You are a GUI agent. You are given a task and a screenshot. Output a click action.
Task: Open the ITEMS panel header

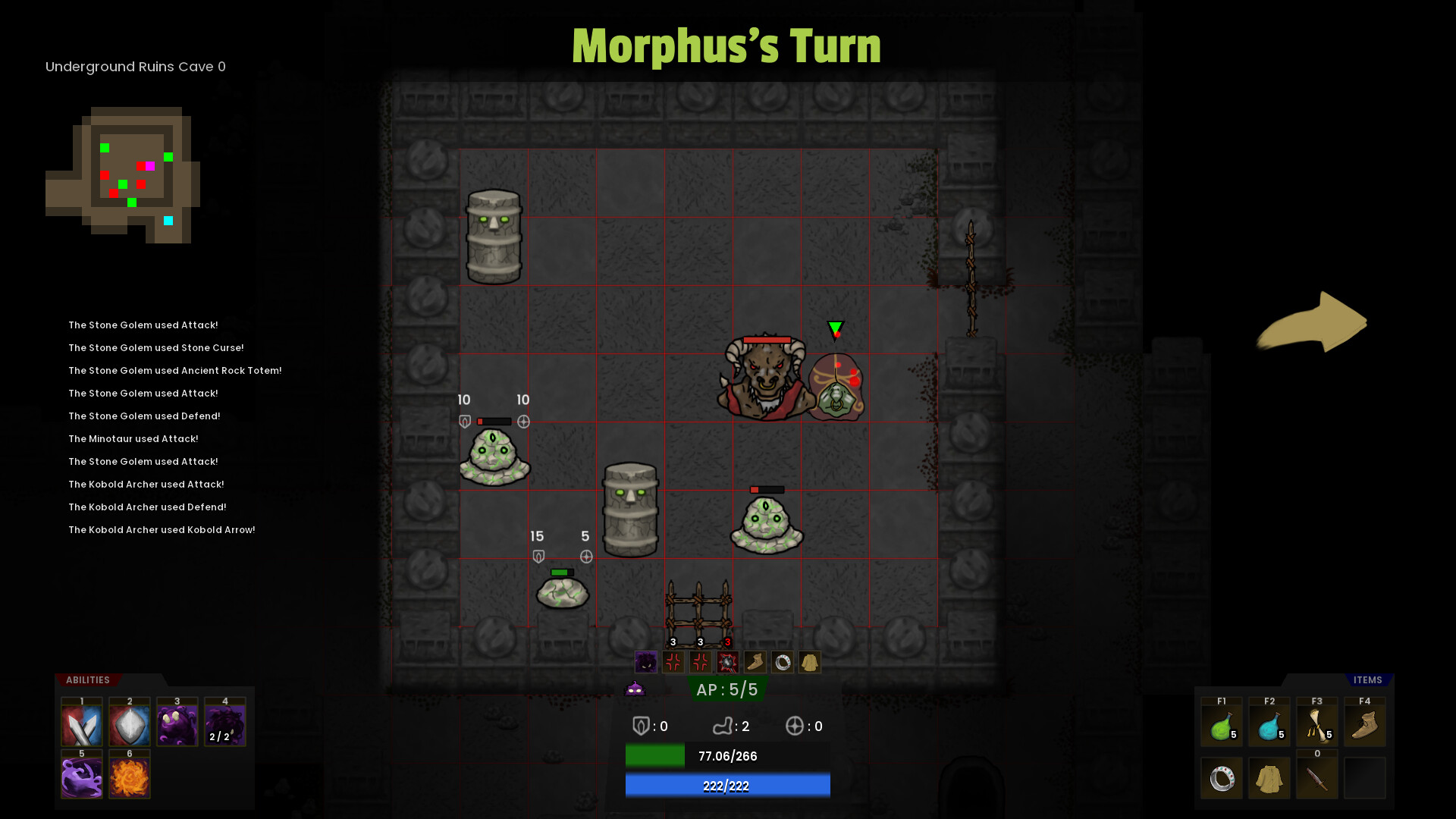coord(1370,680)
